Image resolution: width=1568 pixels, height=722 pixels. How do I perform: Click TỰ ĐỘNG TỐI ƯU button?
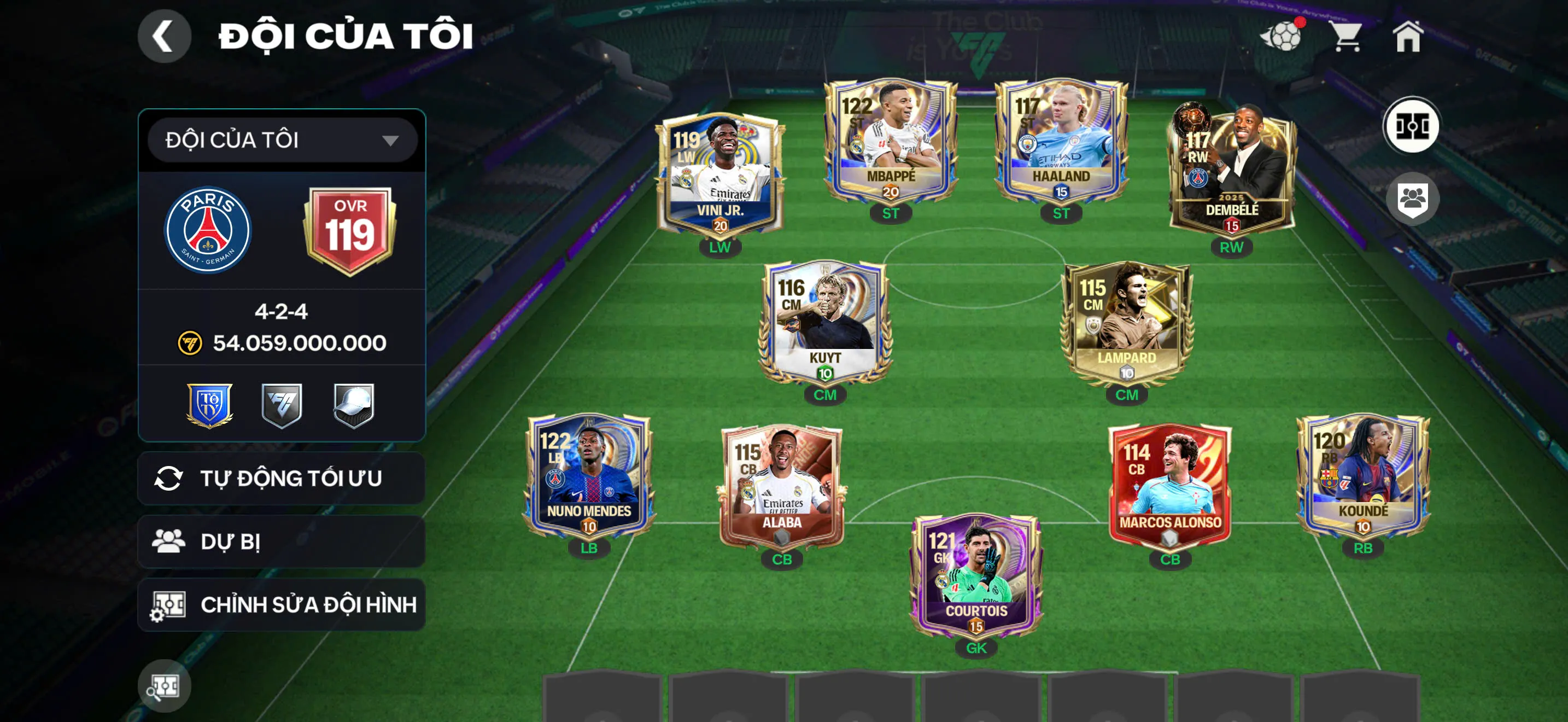282,479
